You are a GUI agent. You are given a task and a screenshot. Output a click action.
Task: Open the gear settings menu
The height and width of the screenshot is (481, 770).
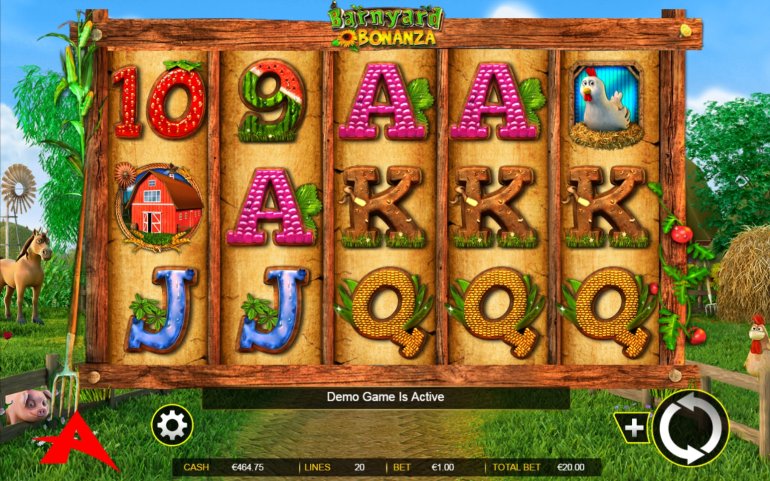pyautogui.click(x=172, y=426)
